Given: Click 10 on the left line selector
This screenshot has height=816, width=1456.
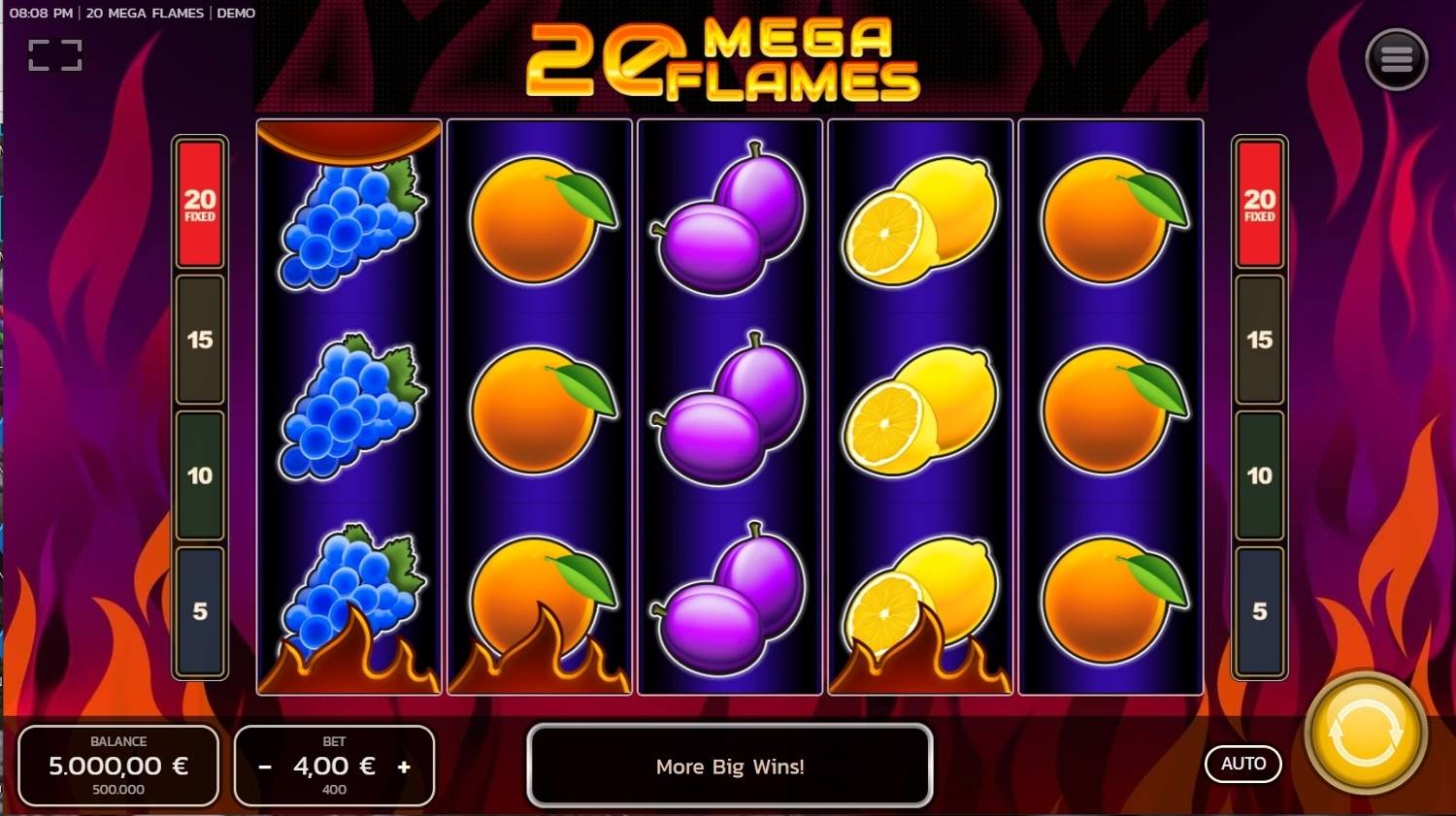Looking at the screenshot, I should click(199, 475).
